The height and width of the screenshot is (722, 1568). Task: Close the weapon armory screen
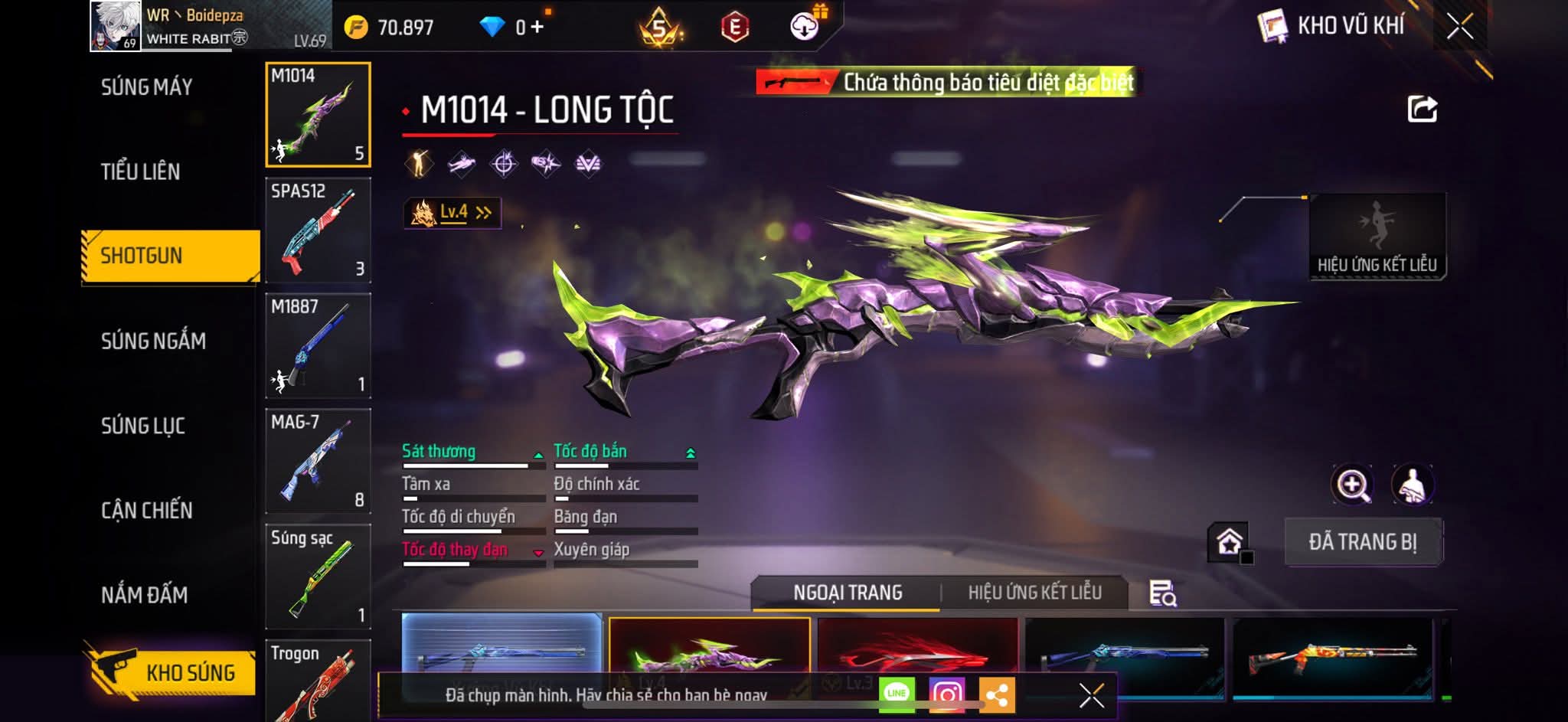point(1459,27)
